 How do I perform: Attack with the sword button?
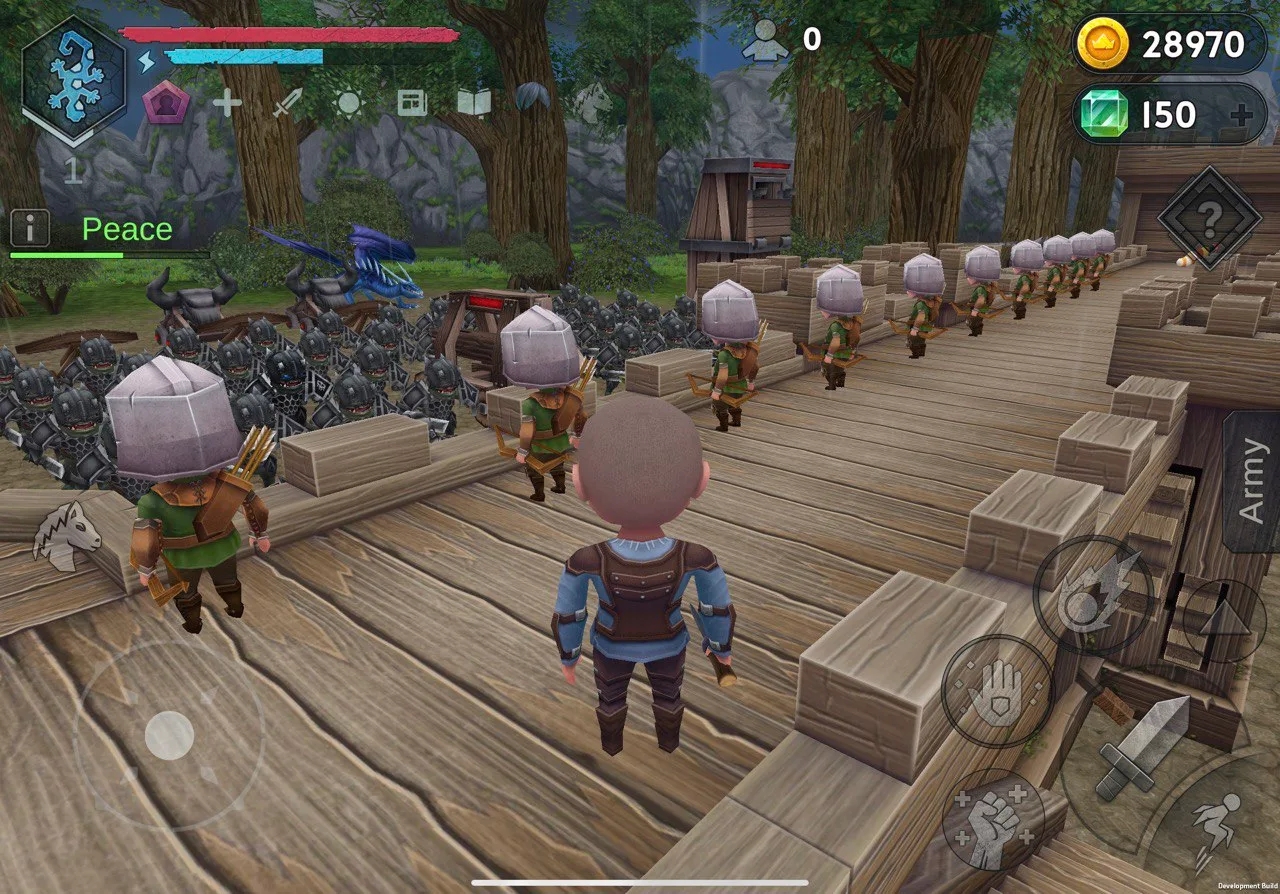click(x=1143, y=748)
